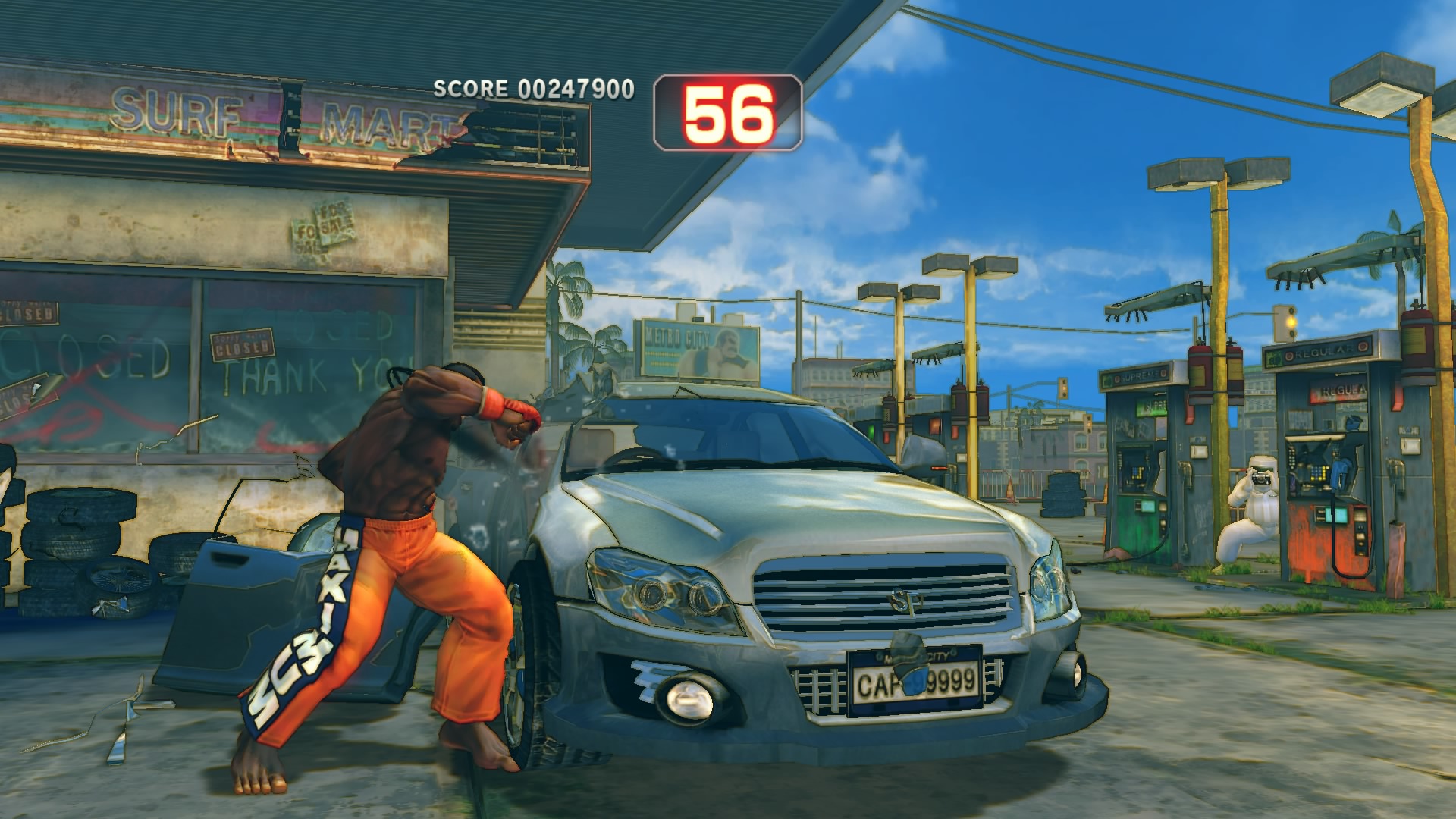This screenshot has height=819, width=1456.
Task: Click the SCORE 00247900 display
Action: click(531, 89)
